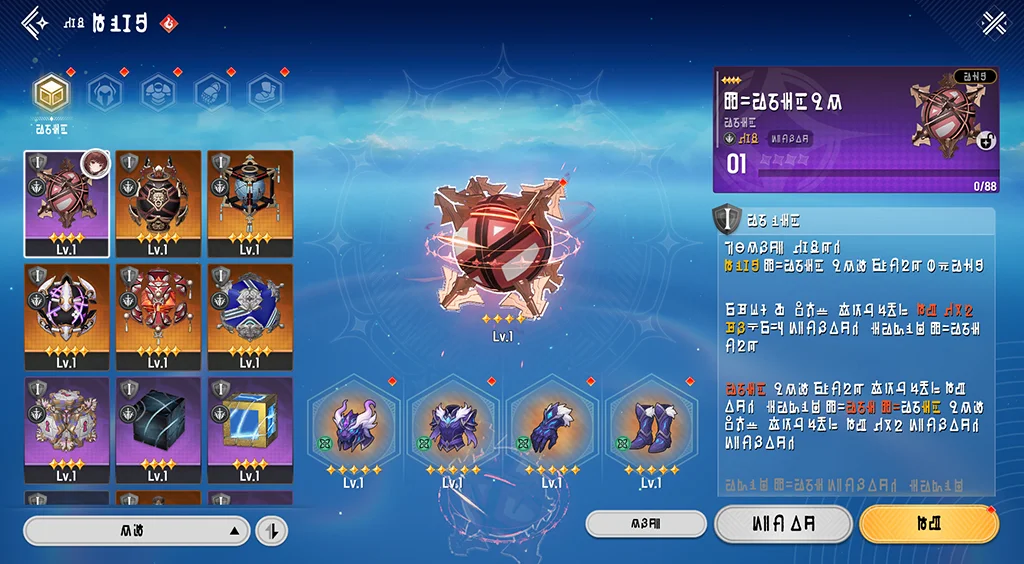The image size is (1024, 564).
Task: Show the gloves category tab
Action: 211,93
